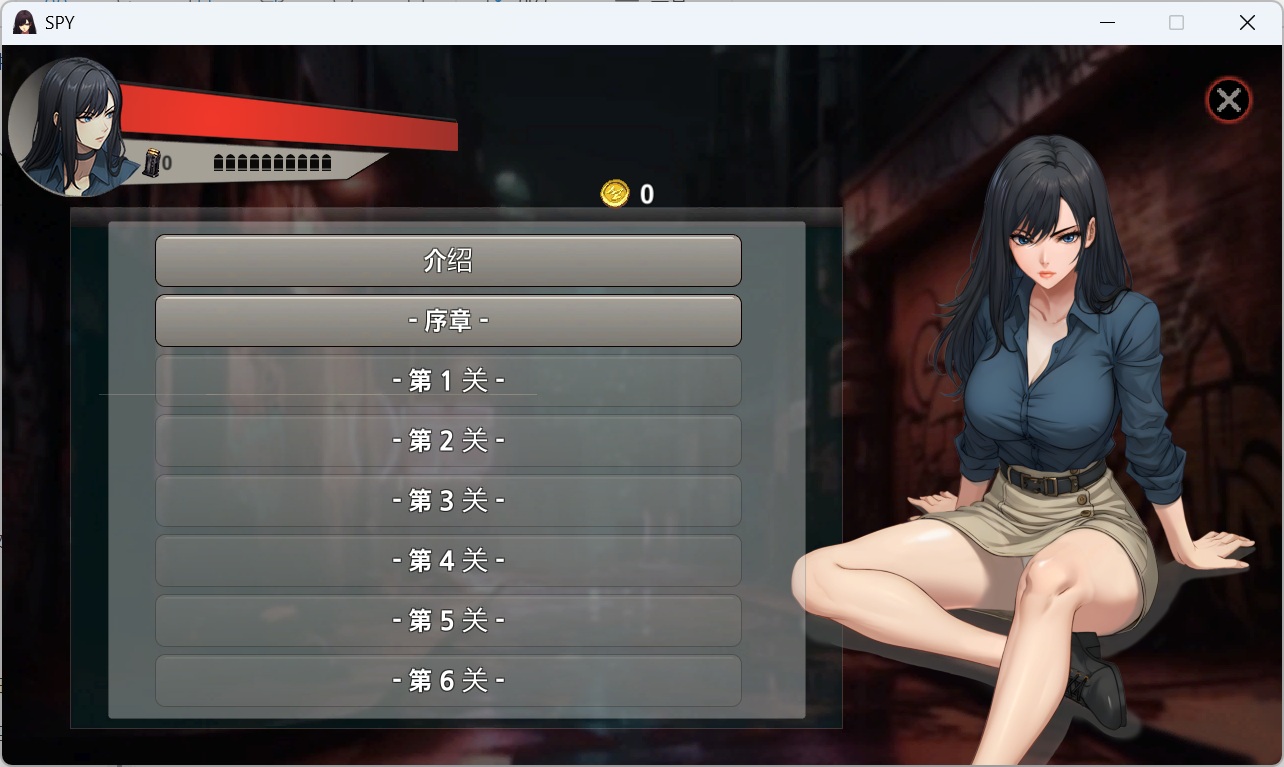Select stage - 第 4 关 -
This screenshot has height=767, width=1284.
[448, 560]
